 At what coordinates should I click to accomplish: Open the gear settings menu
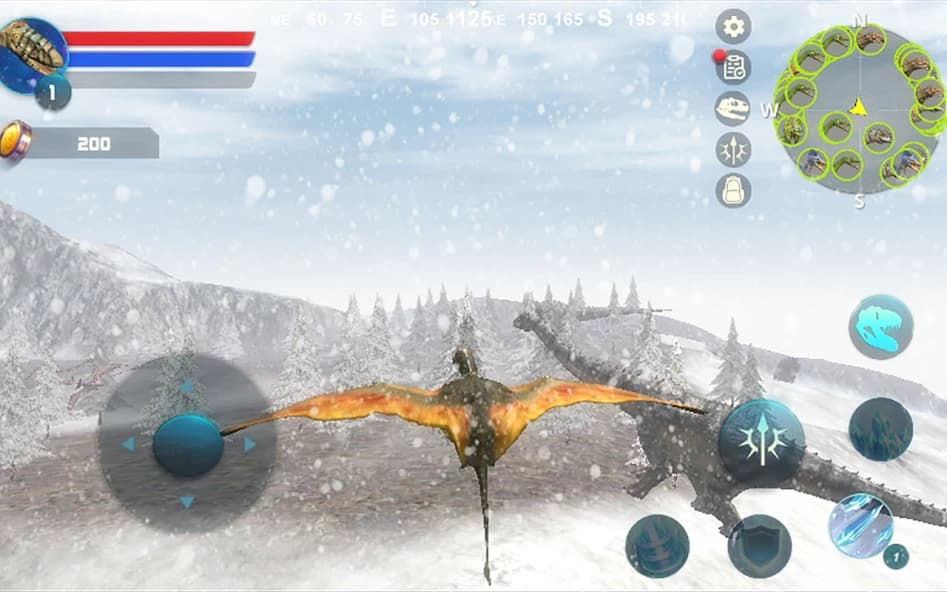733,27
